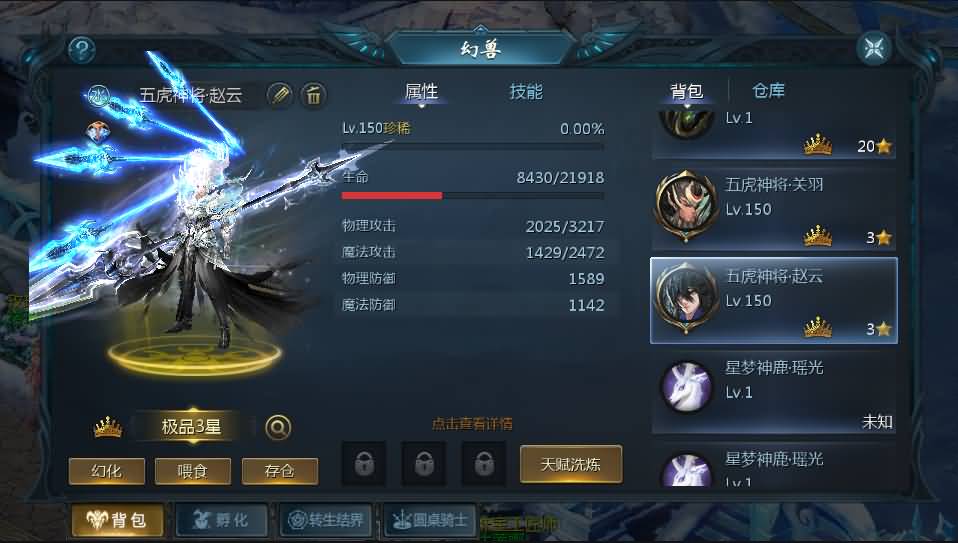The image size is (958, 543).
Task: Go to 转生结界 in the bottom bar
Action: click(326, 520)
